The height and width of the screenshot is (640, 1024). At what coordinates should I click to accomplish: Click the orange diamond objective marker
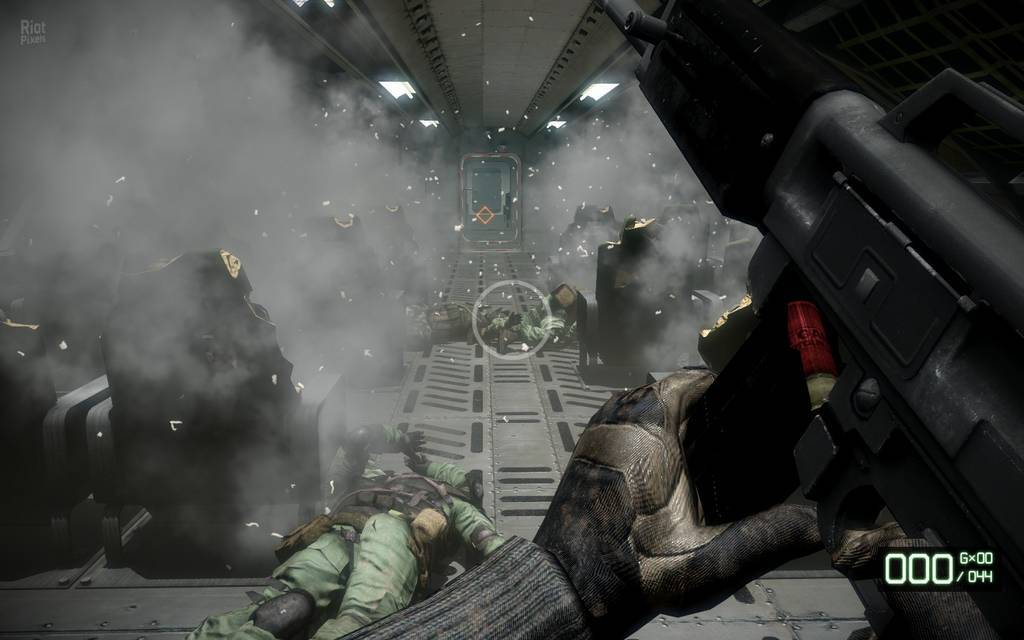pyautogui.click(x=486, y=214)
